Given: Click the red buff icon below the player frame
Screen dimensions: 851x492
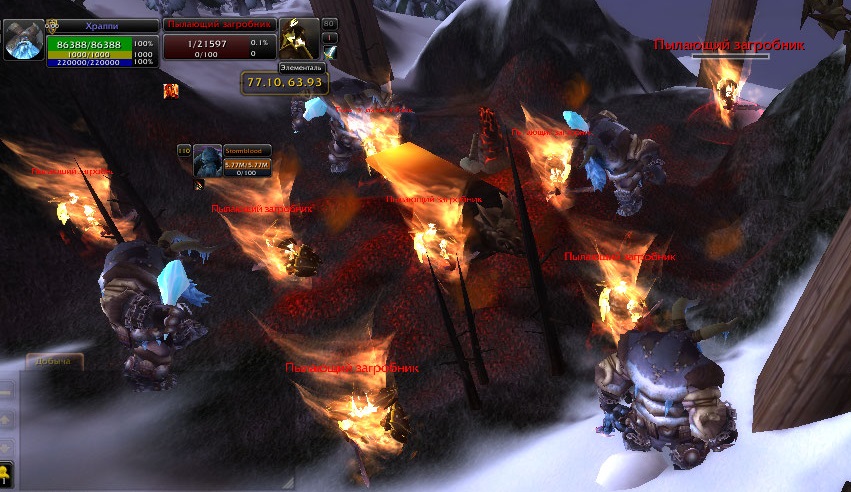Looking at the screenshot, I should pos(171,91).
